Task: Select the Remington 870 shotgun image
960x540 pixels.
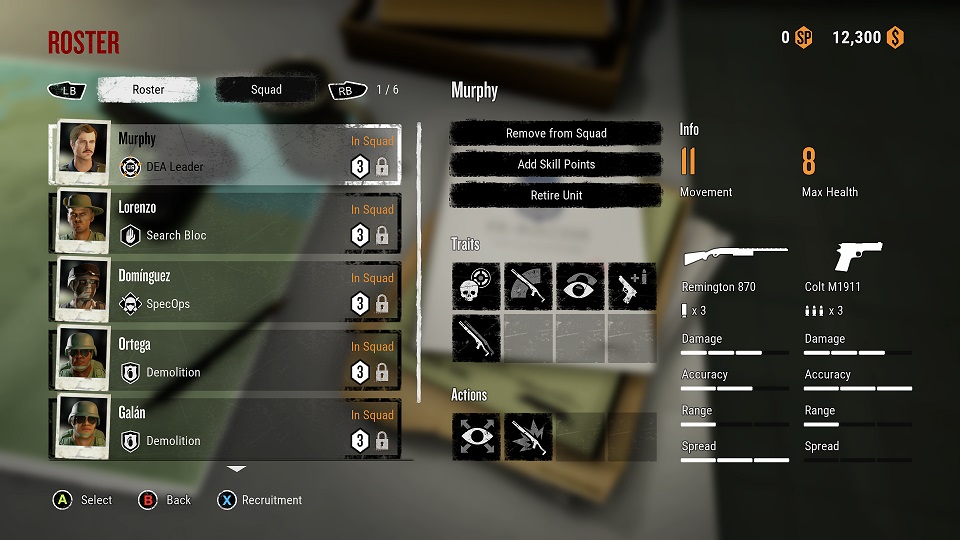Action: 735,257
